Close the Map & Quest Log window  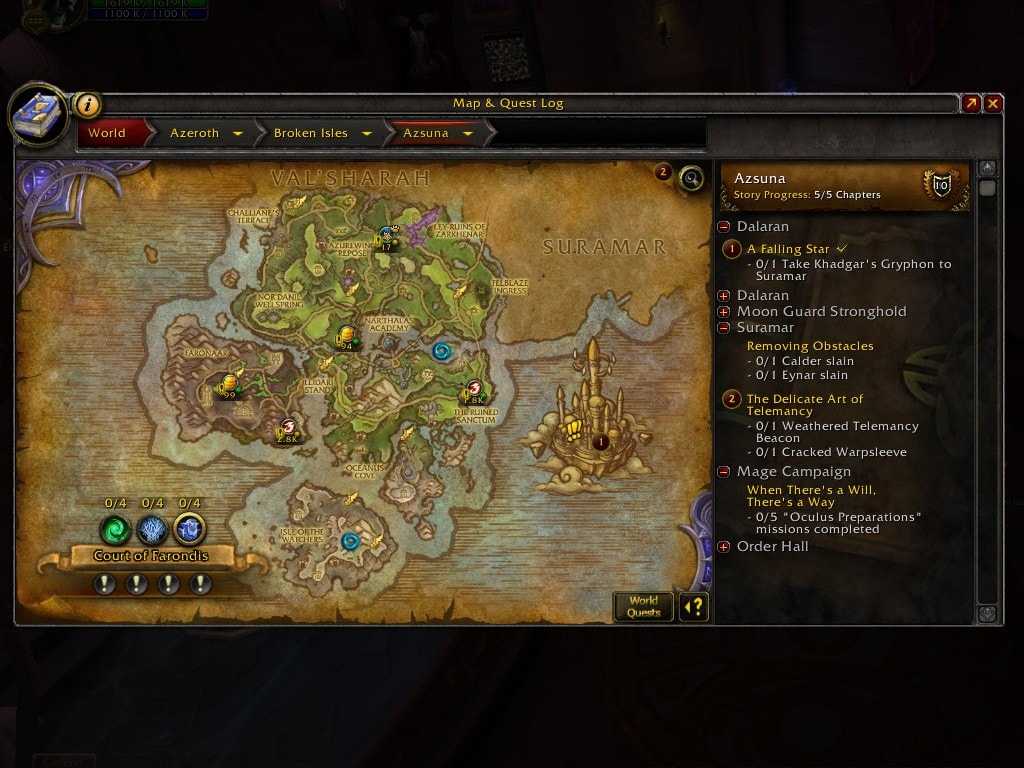point(992,103)
